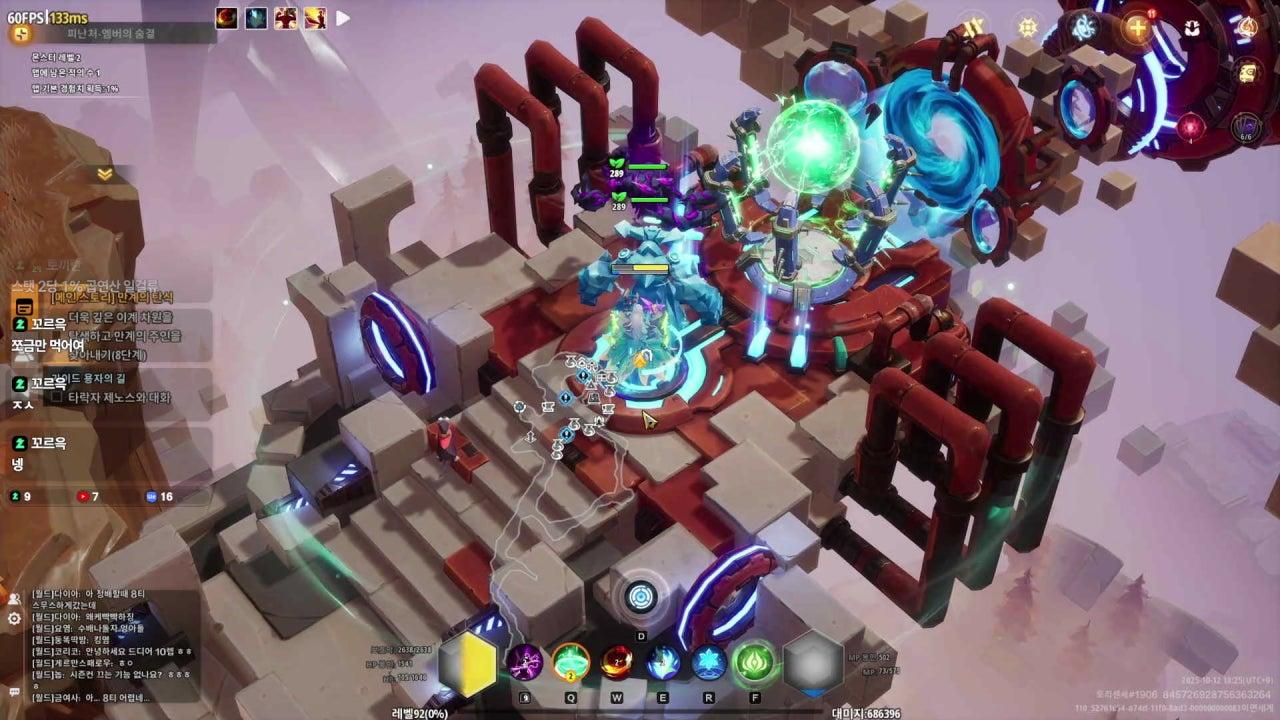This screenshot has height=720, width=1280.
Task: Toggle the quest checkbox for 타락자 제노스와 대화
Action: pos(57,397)
